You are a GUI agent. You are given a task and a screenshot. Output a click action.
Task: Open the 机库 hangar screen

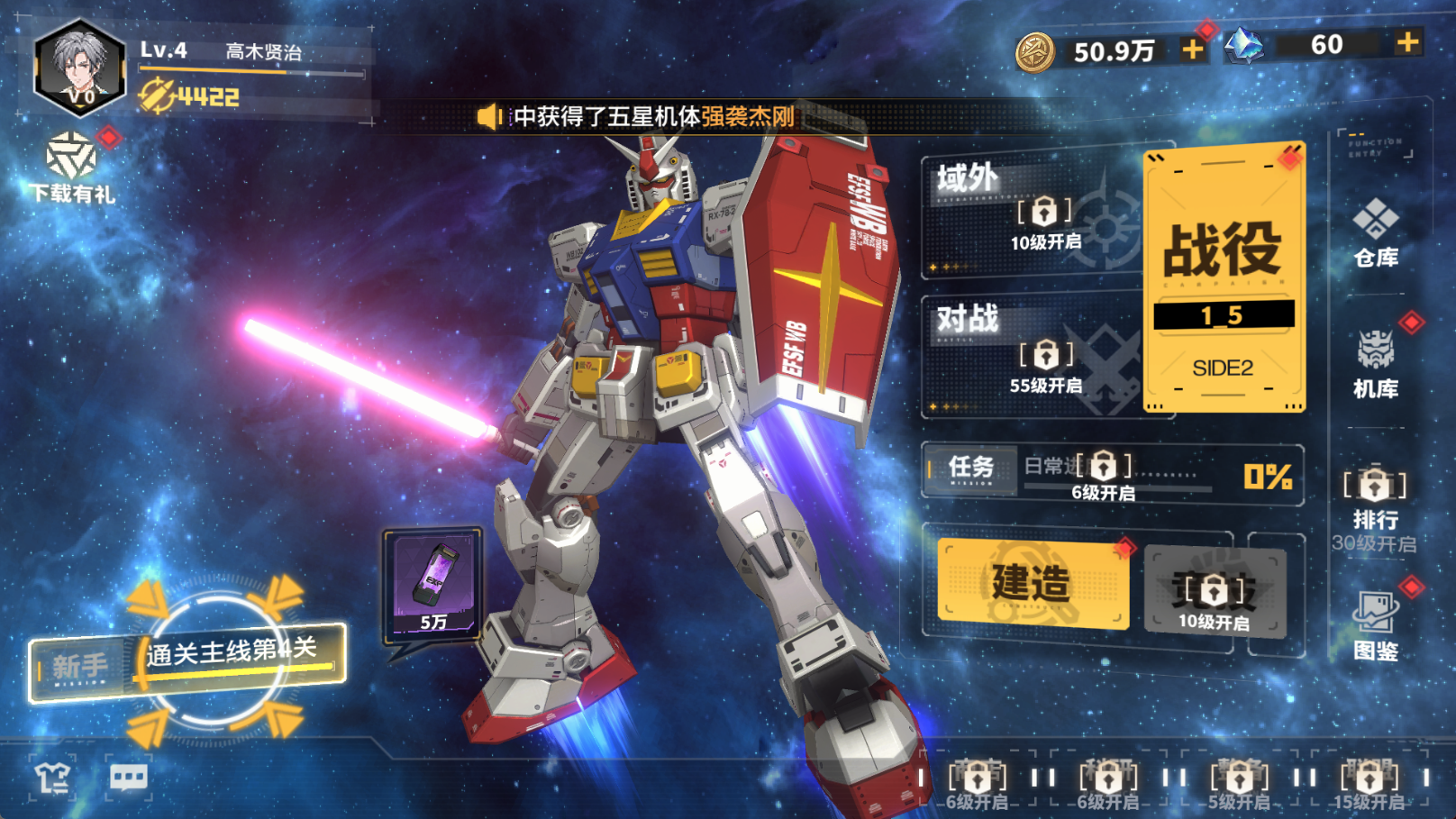[x=1377, y=360]
